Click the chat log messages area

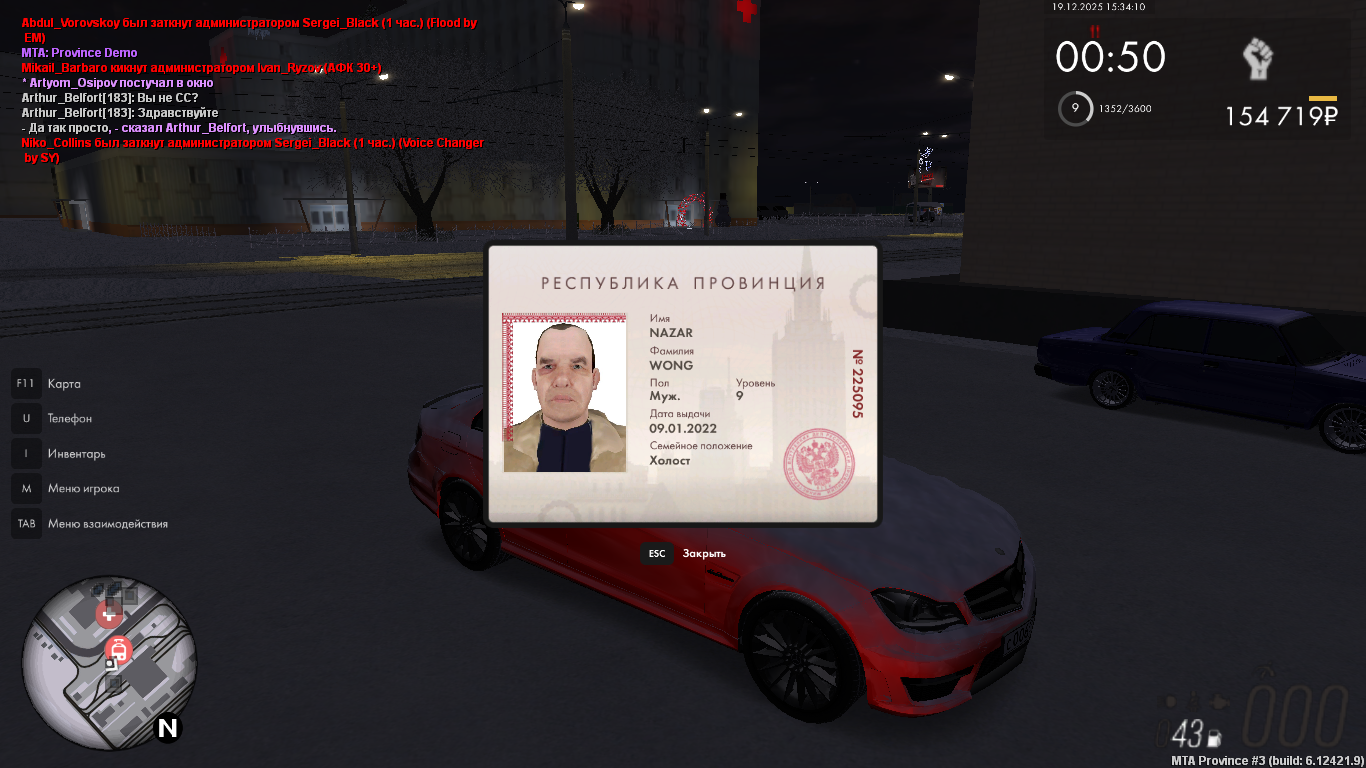tap(252, 90)
